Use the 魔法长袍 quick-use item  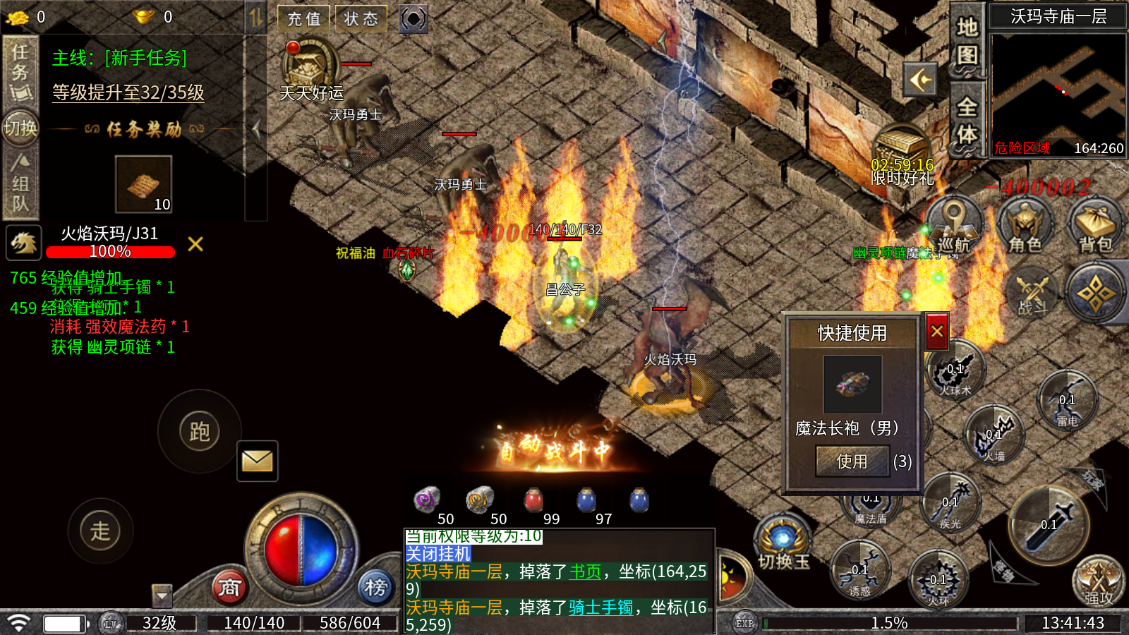(x=852, y=461)
